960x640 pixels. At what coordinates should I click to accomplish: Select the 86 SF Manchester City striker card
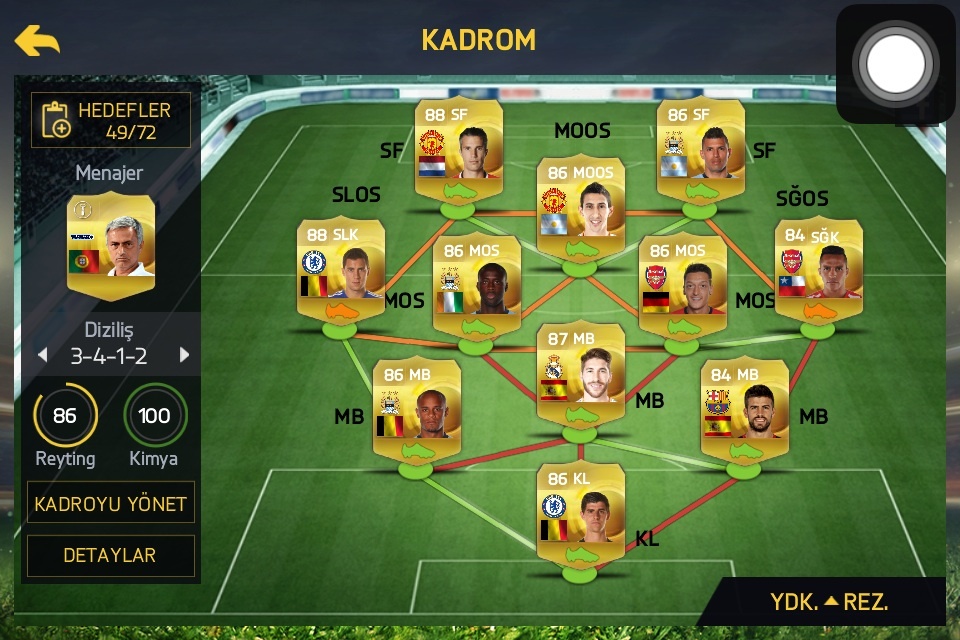pos(700,150)
